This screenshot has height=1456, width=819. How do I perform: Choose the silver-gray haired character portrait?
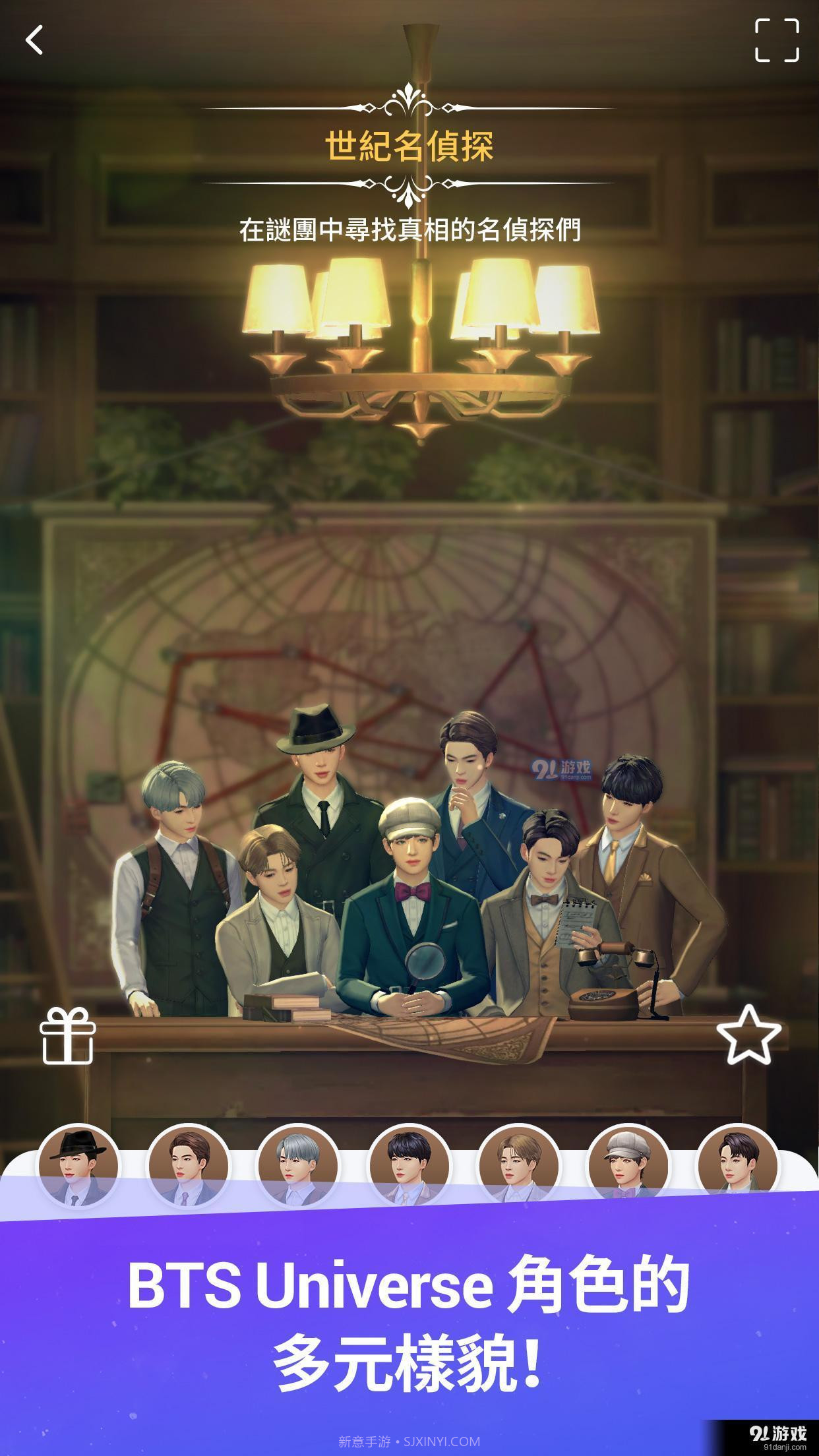tap(298, 1167)
